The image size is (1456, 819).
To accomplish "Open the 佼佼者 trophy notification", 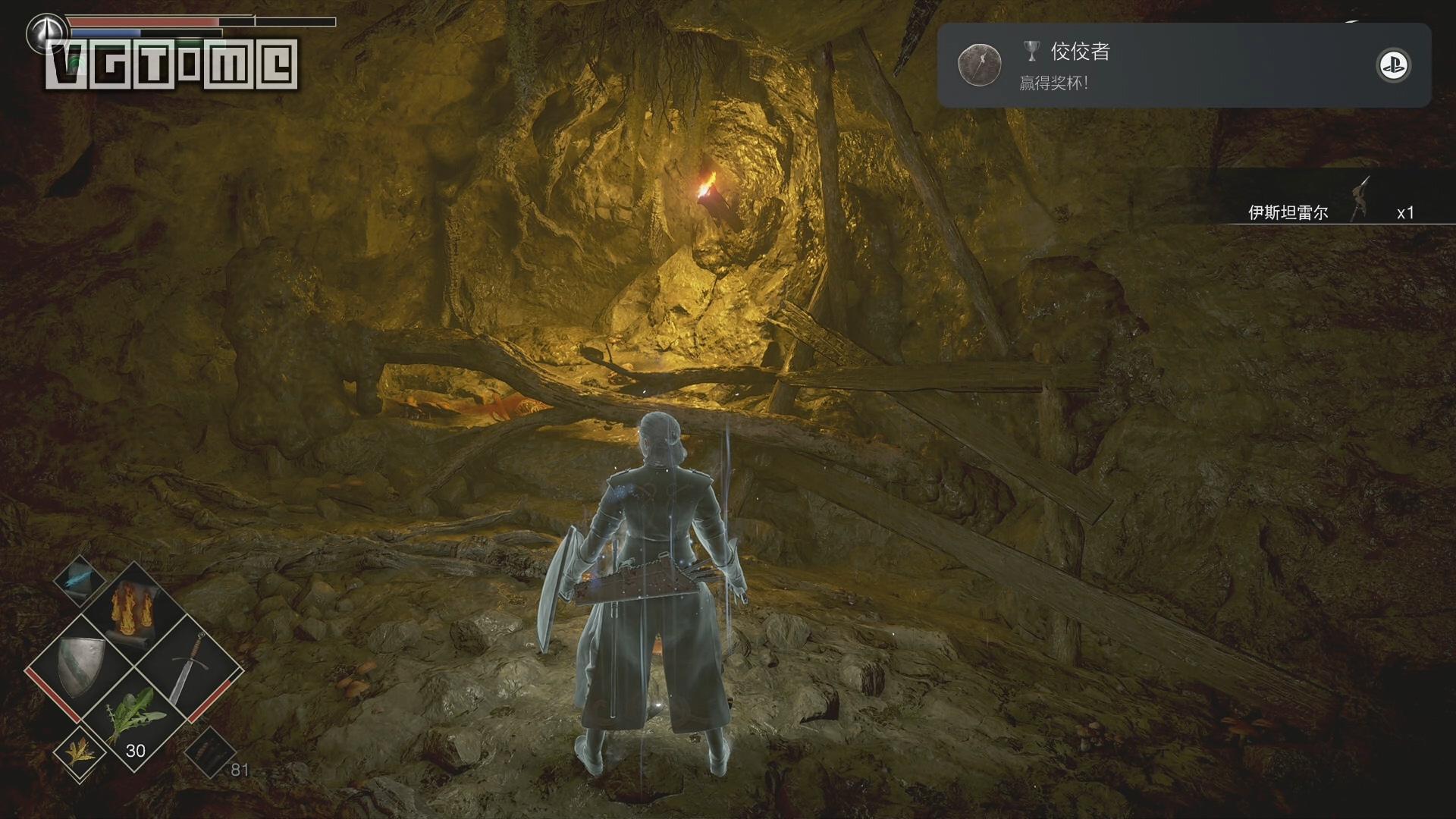I will 1183,65.
